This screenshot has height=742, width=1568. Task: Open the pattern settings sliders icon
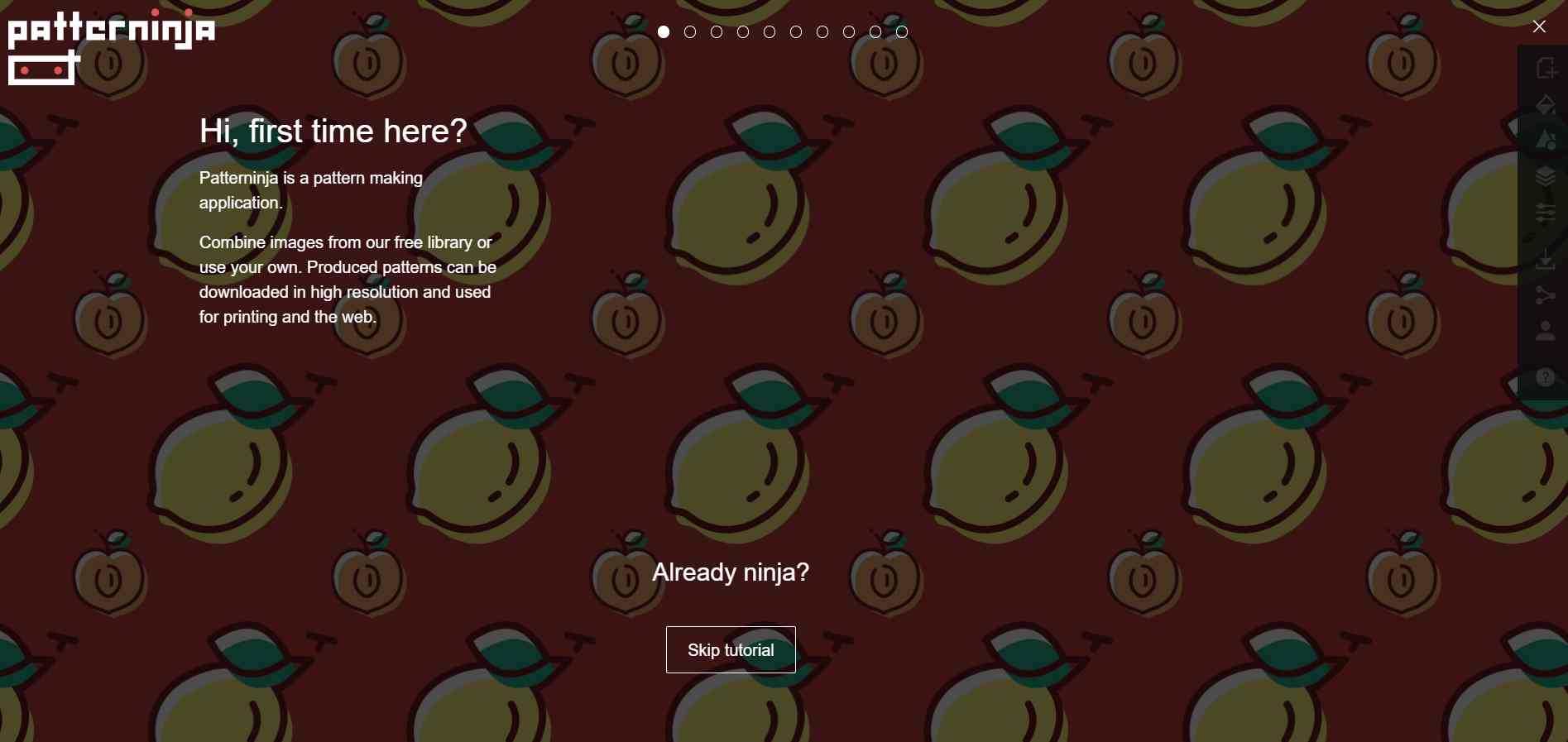(1547, 213)
